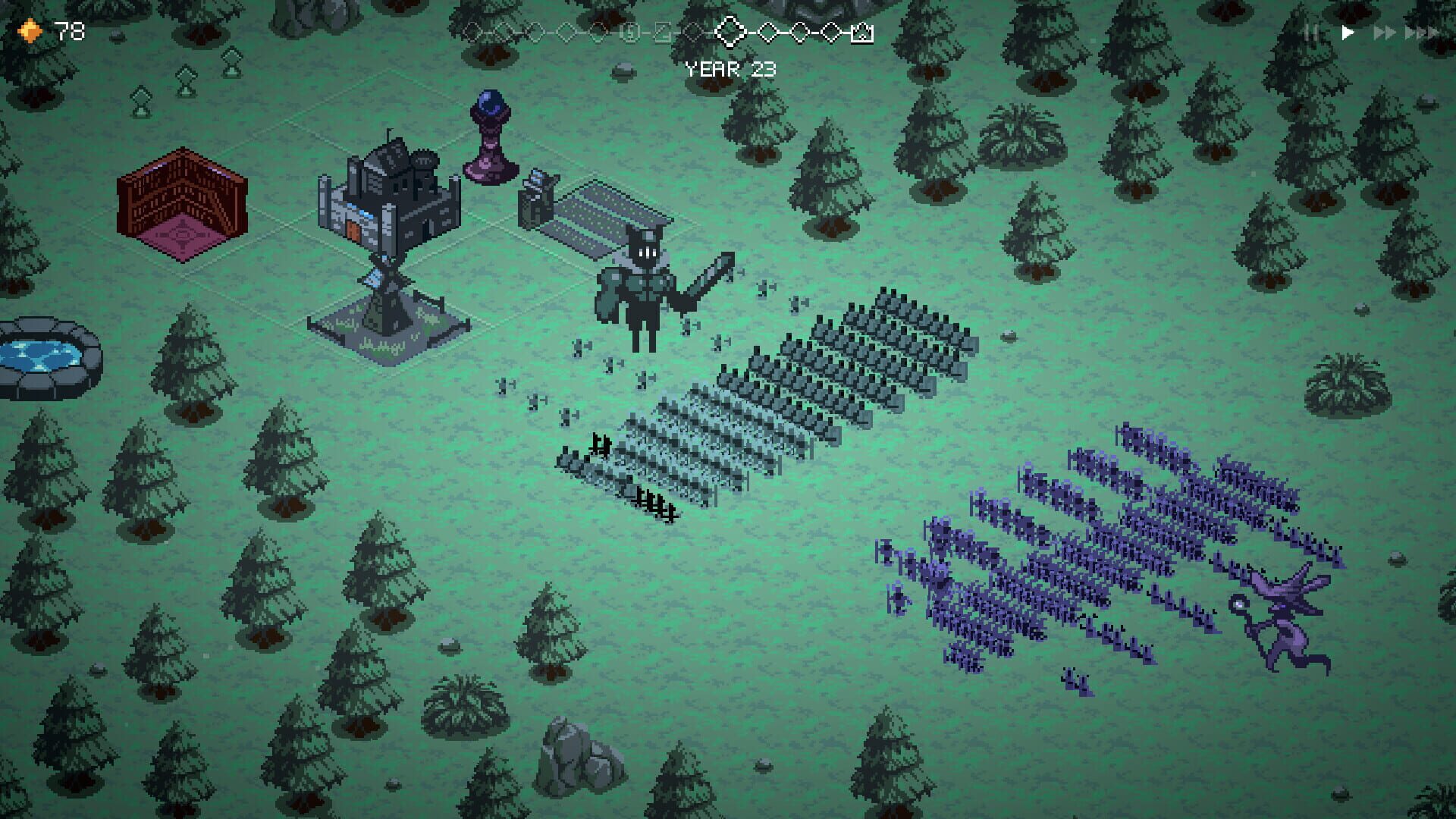
Task: Toggle pause on the game simulation
Action: pyautogui.click(x=1307, y=33)
